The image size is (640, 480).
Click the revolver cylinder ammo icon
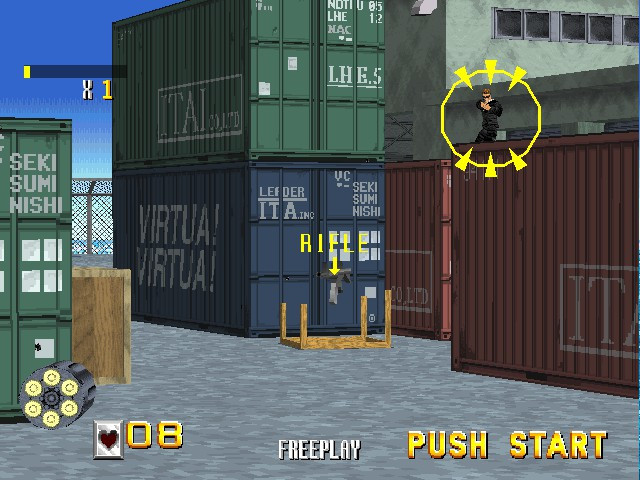click(55, 391)
